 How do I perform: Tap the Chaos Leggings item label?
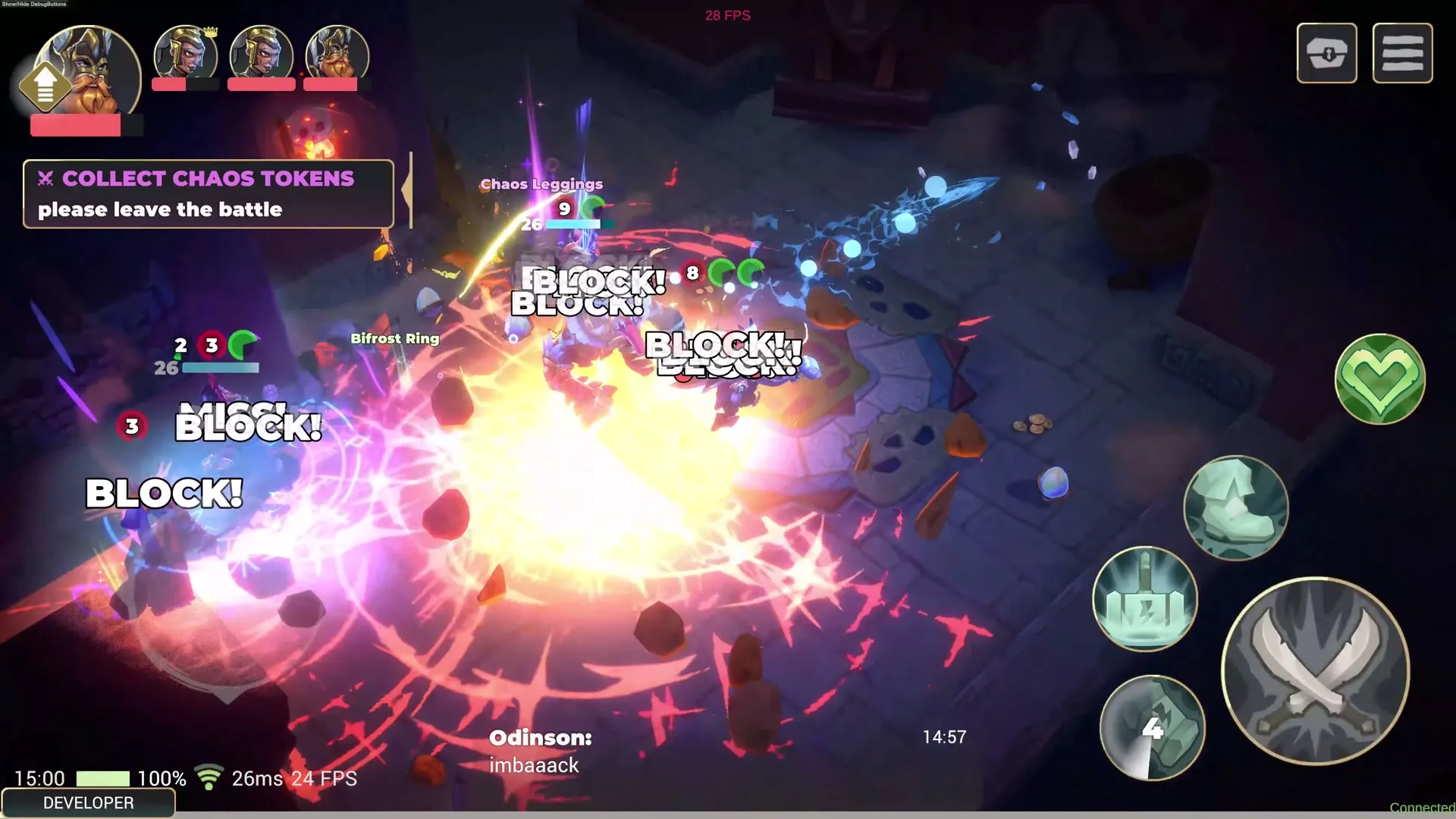(540, 184)
